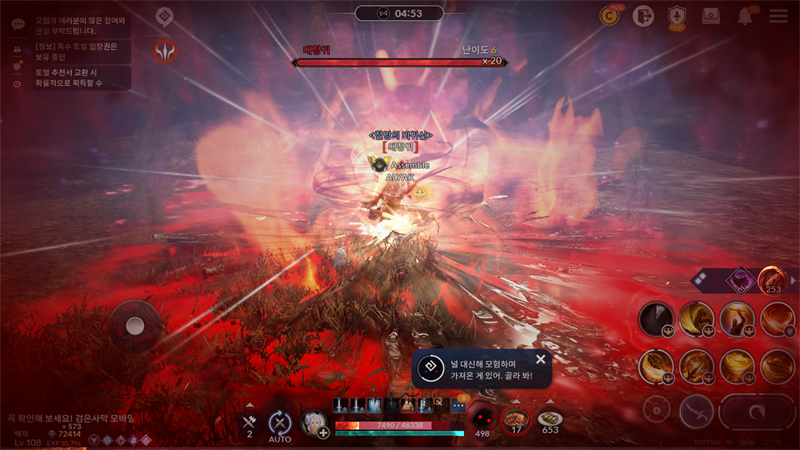Activate the flaming skill showing 253
The width and height of the screenshot is (800, 450).
[771, 279]
